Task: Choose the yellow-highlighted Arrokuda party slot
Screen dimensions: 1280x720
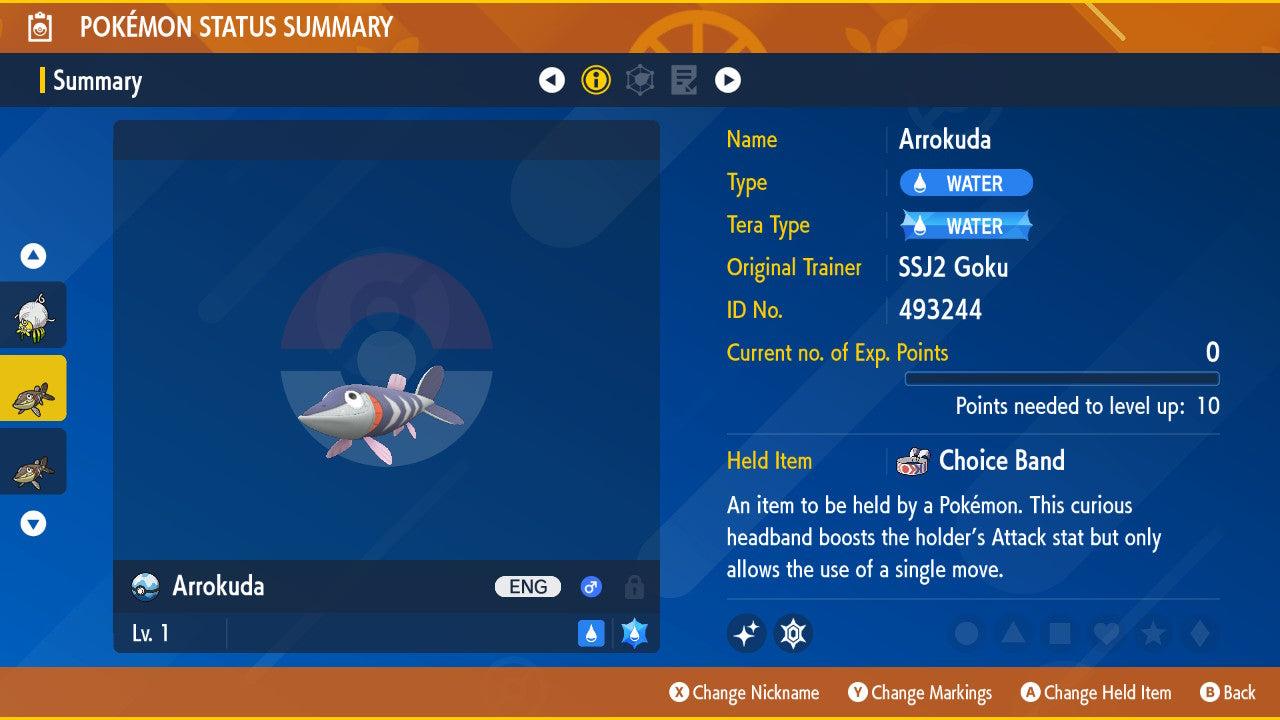Action: pos(33,389)
